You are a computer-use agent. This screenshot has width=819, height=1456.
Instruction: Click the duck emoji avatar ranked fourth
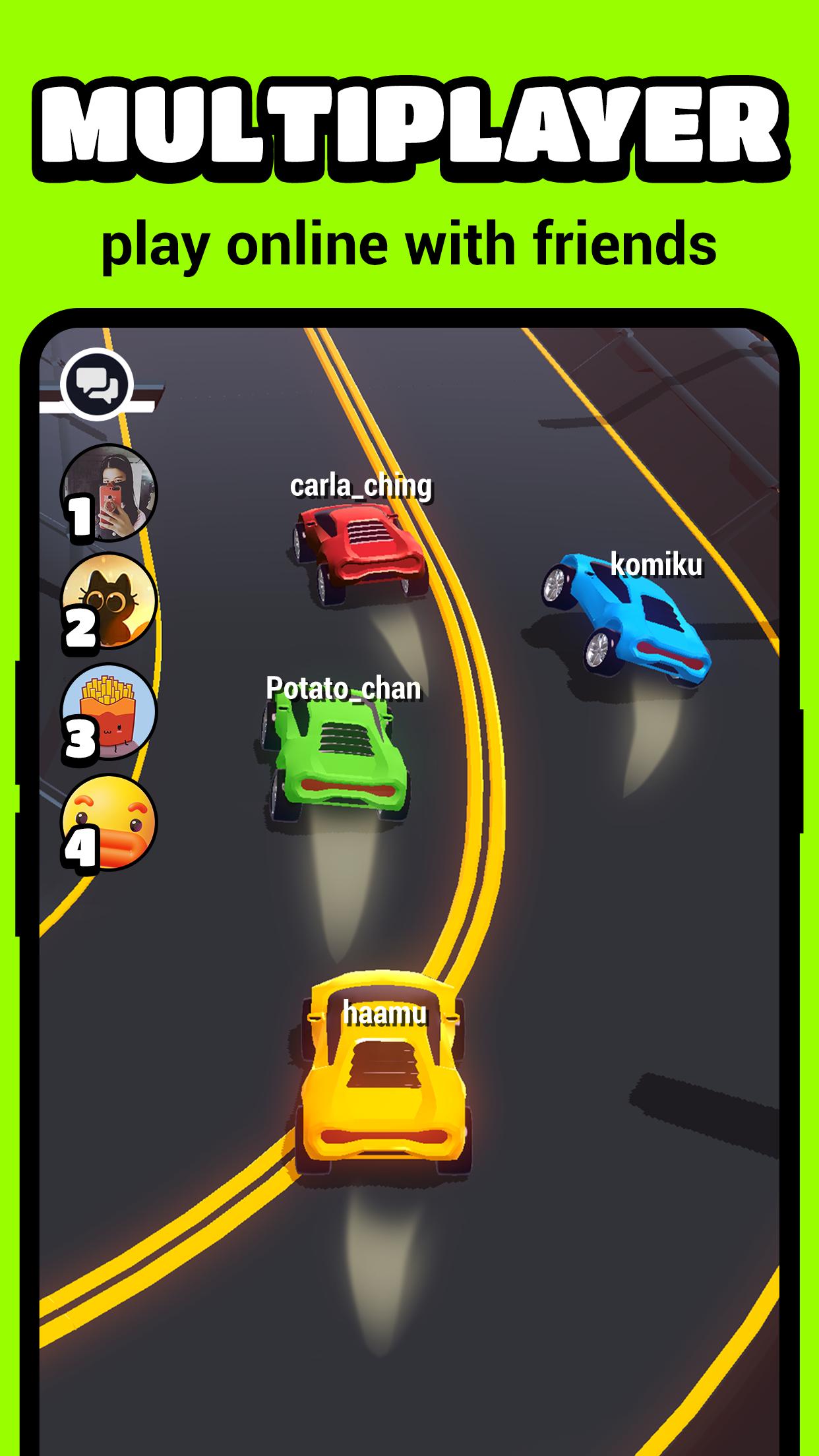(109, 823)
